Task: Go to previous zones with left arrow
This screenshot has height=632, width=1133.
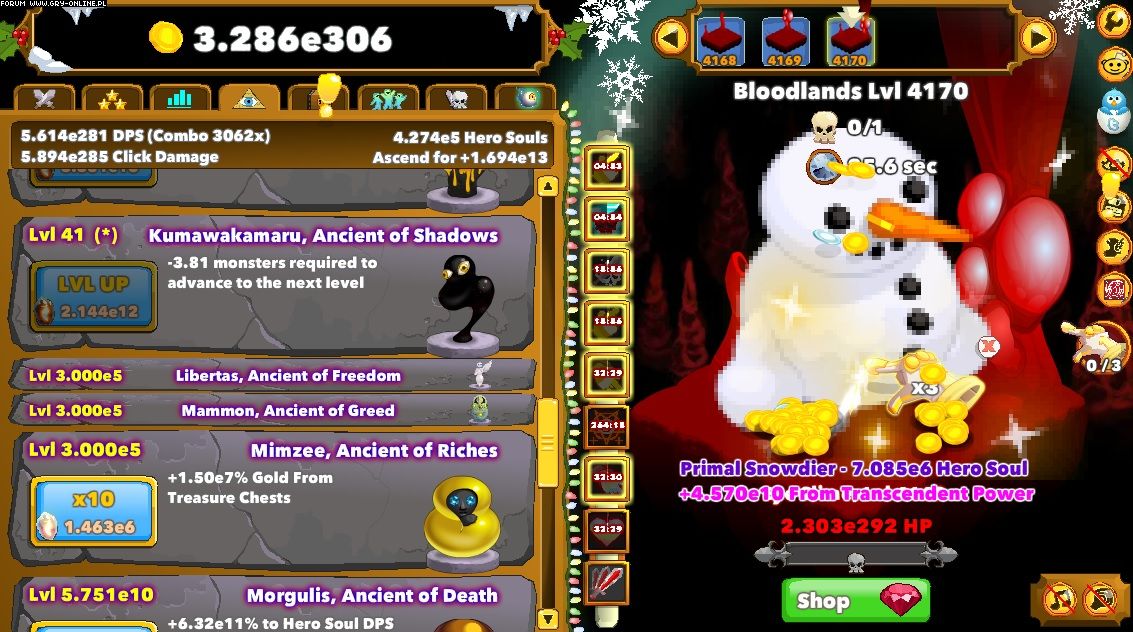Action: [672, 39]
